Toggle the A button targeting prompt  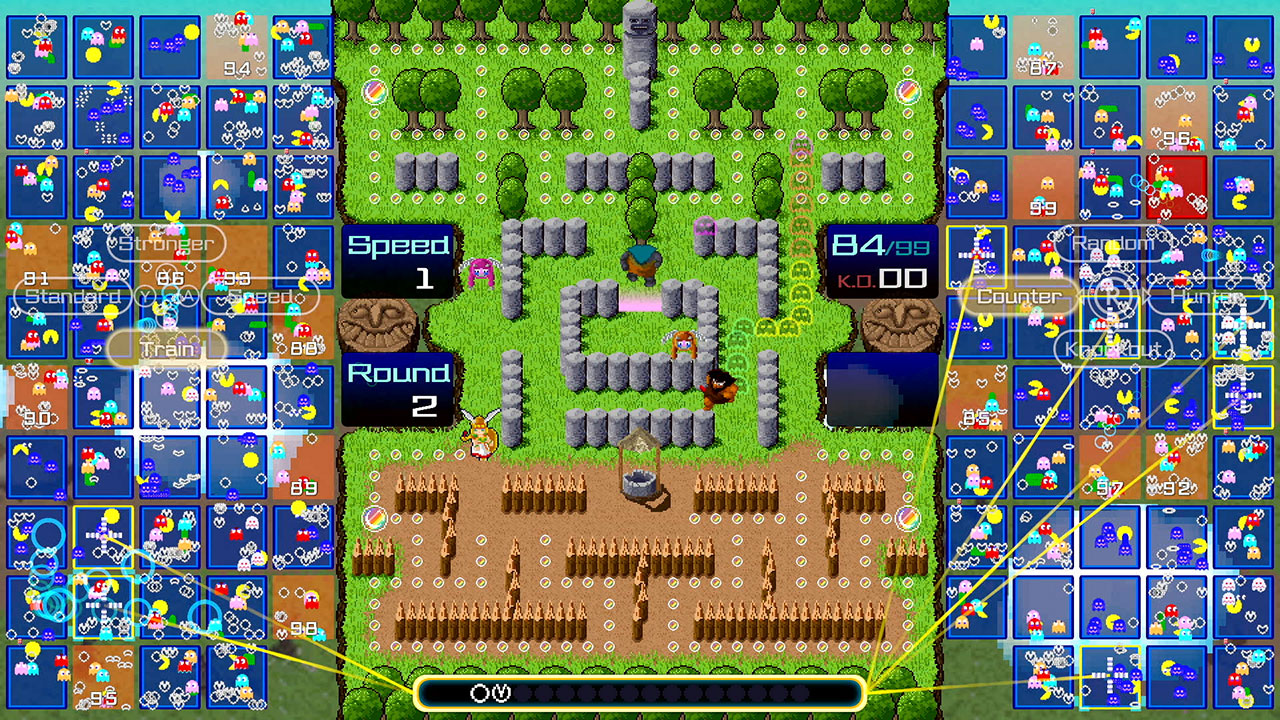[188, 295]
